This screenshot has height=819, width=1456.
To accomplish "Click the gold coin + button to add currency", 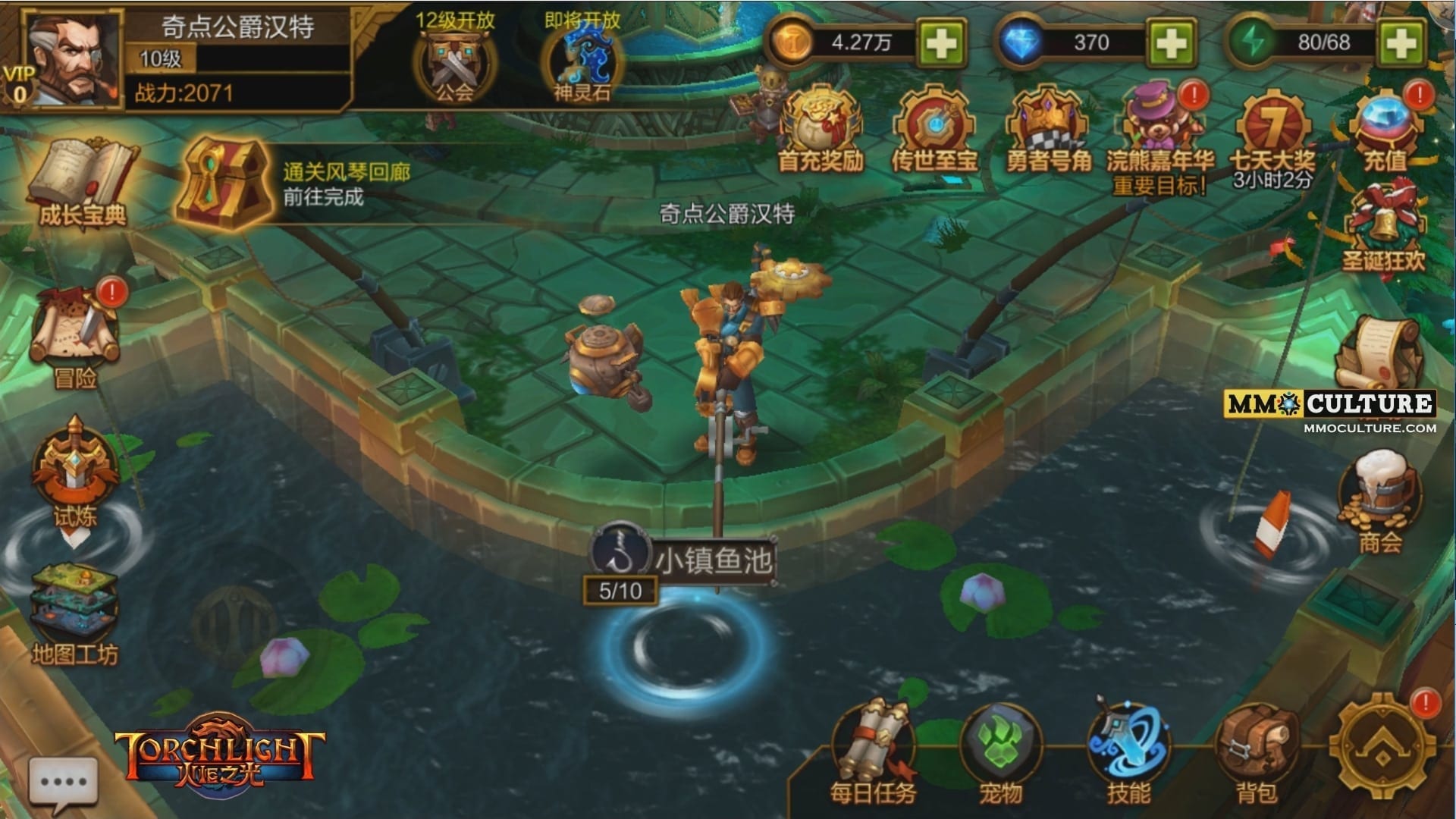I will [x=942, y=43].
